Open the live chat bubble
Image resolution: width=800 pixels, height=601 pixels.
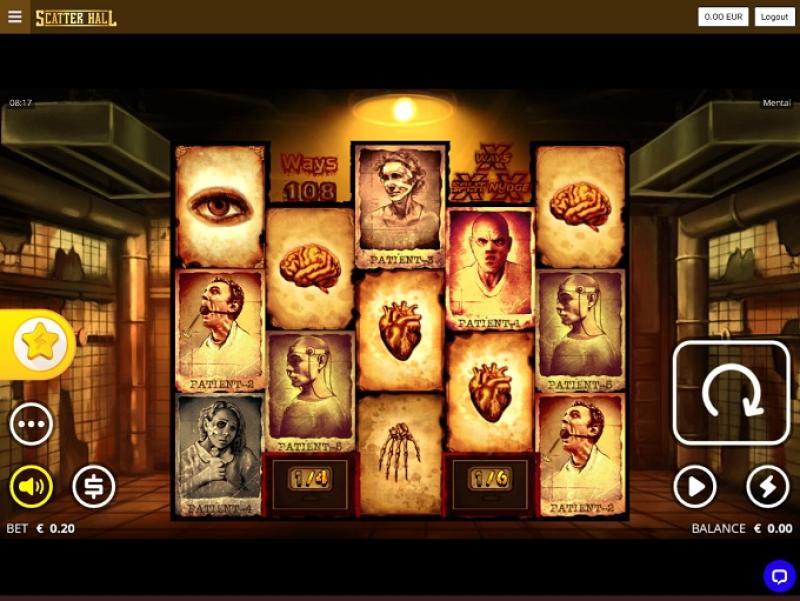tap(779, 575)
